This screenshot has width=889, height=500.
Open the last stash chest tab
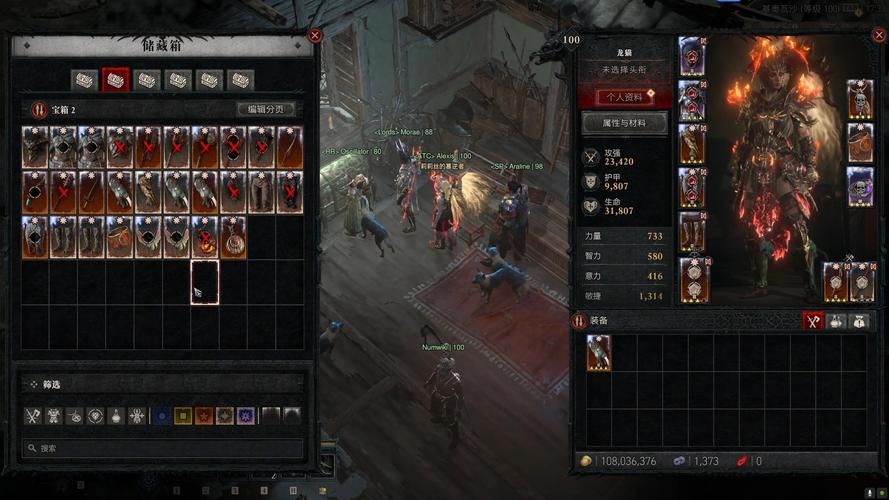240,80
